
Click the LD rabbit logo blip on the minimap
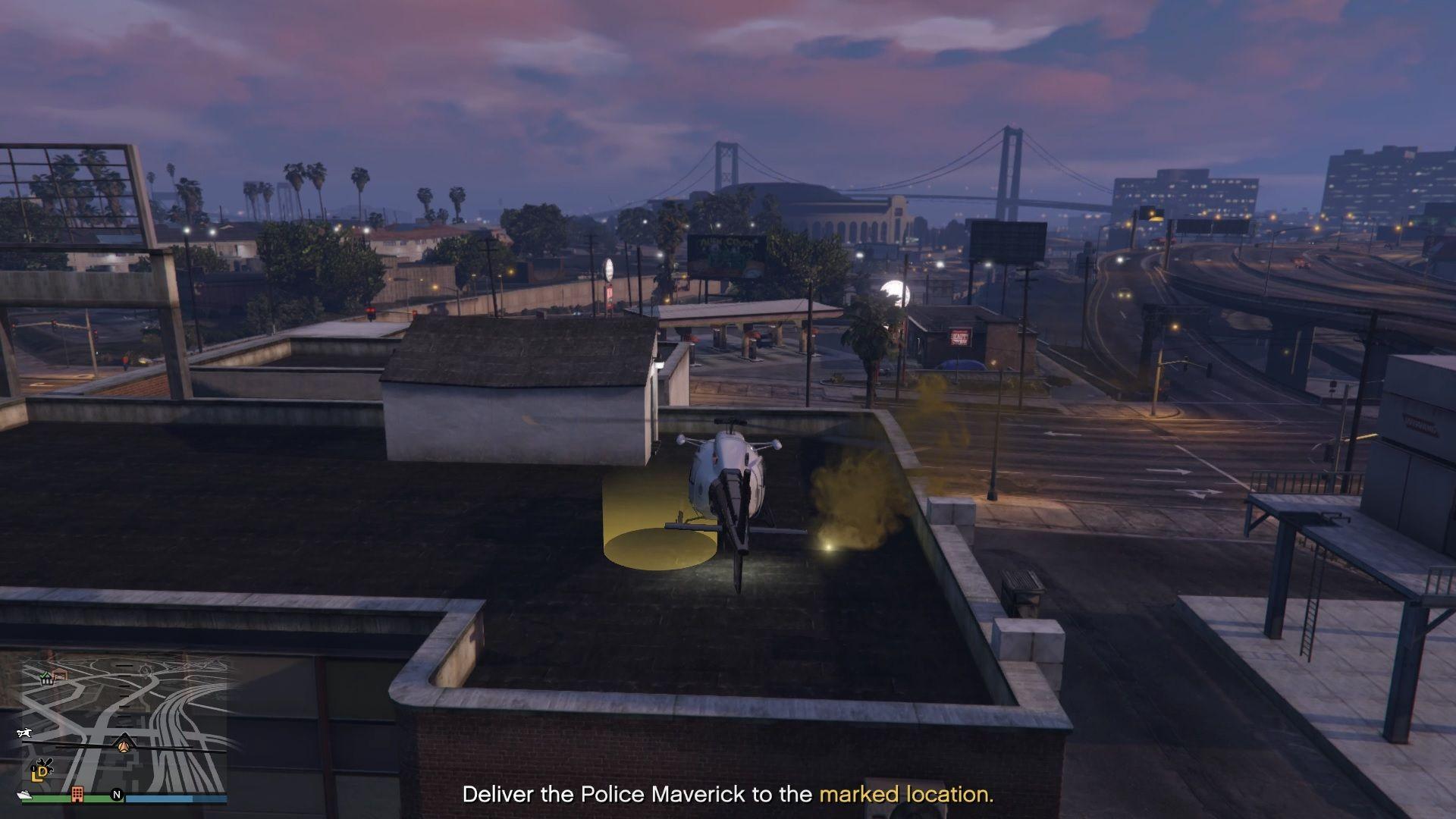point(40,772)
